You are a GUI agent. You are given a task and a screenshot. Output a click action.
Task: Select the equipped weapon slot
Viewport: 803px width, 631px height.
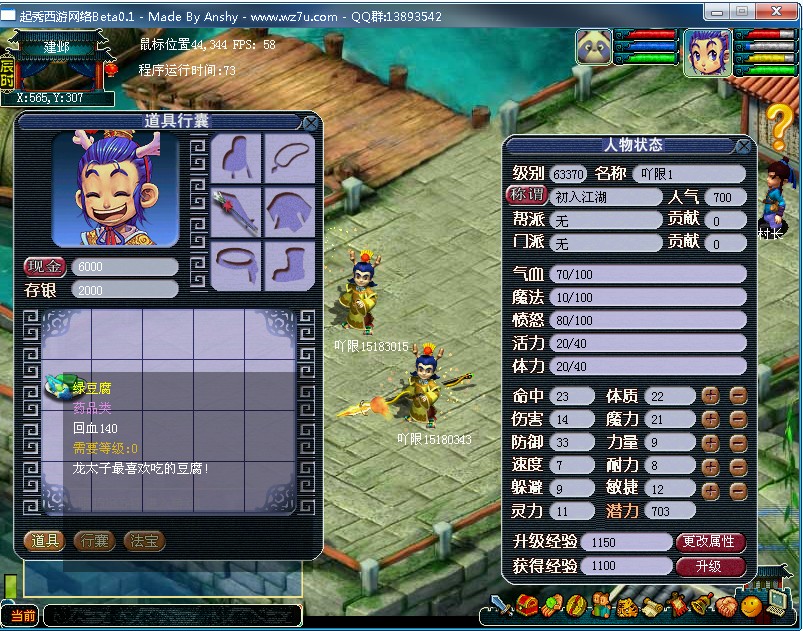tap(236, 211)
